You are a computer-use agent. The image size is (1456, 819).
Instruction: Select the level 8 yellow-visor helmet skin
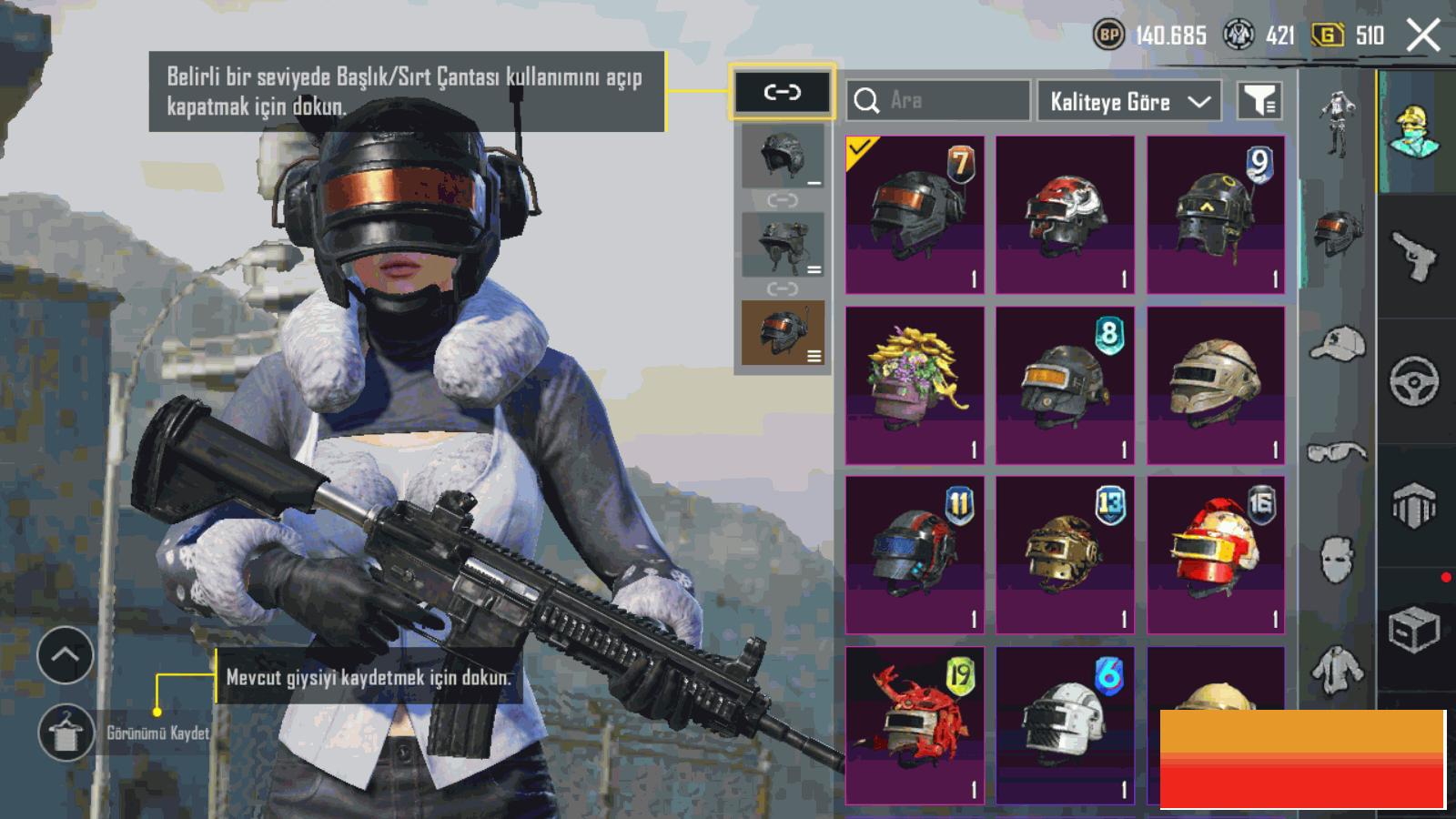(x=1065, y=385)
